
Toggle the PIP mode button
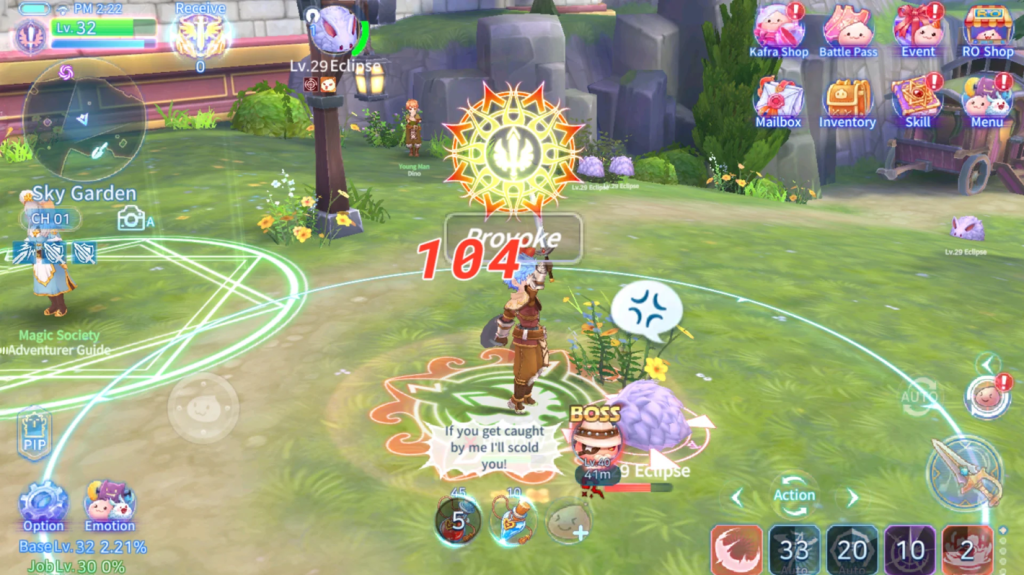(33, 434)
